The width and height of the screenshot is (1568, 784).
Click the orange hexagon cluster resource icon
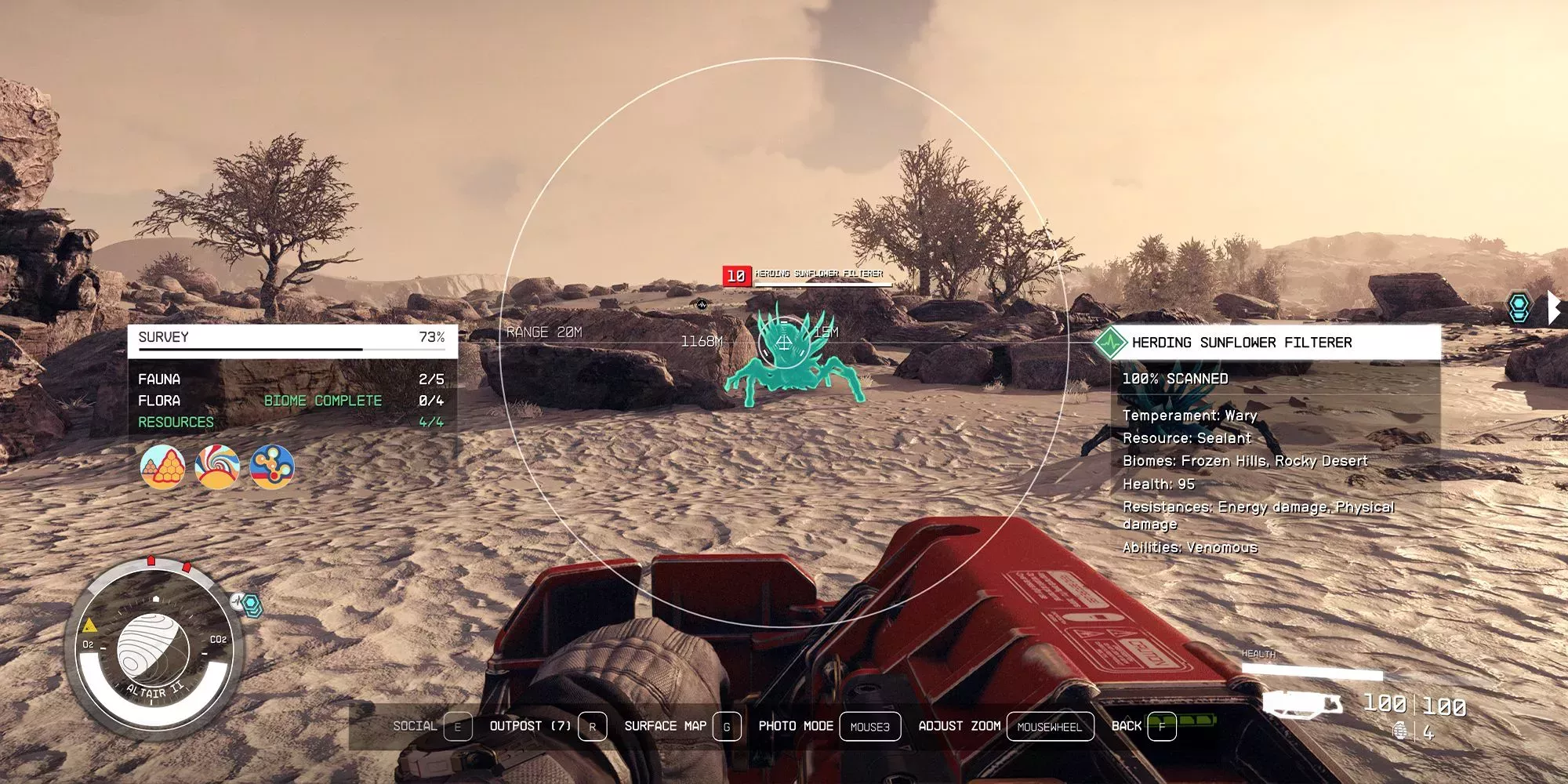point(163,466)
